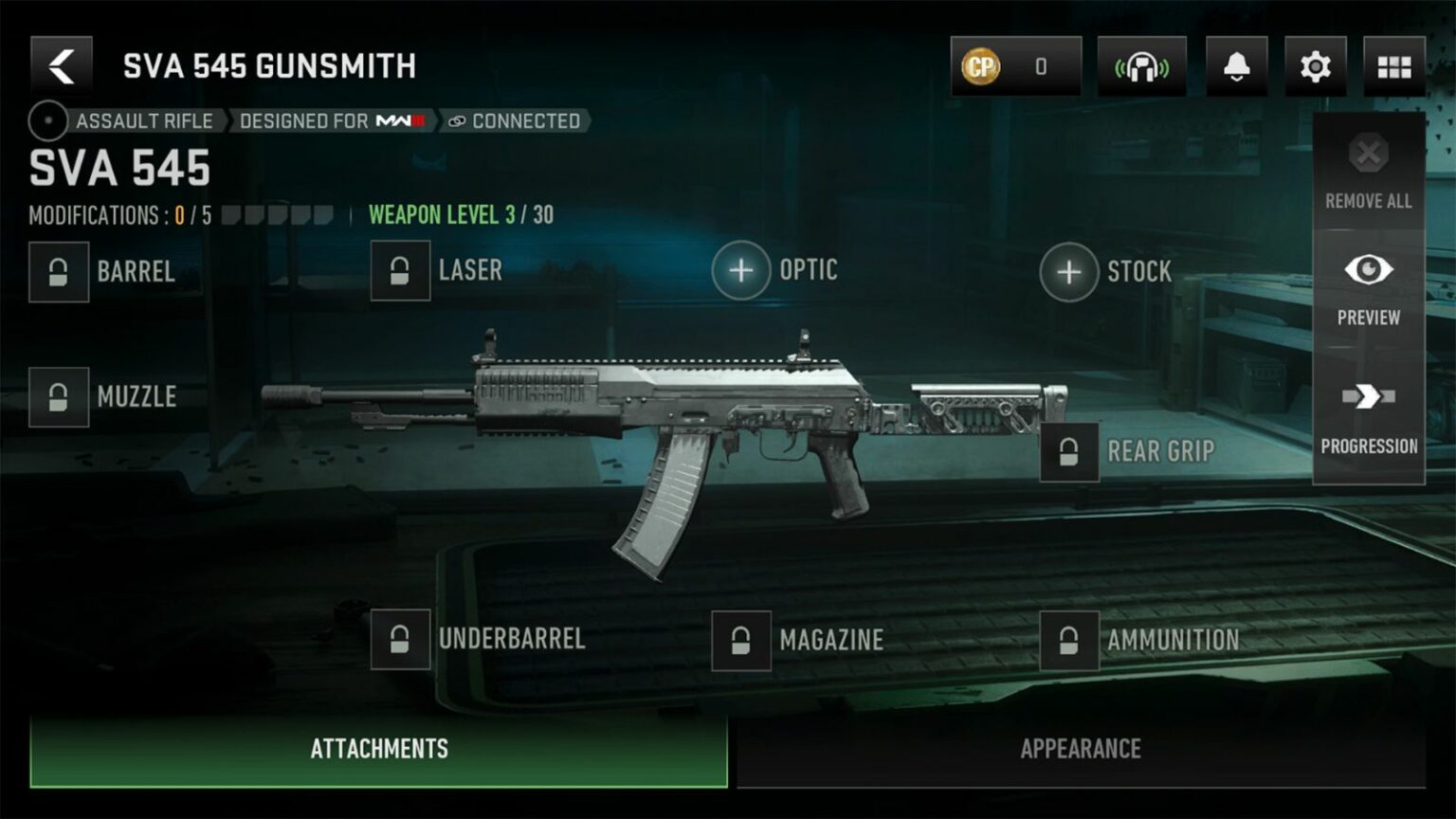Screen dimensions: 1456x819
Task: Click the voice chat headset icon
Action: coord(1142,64)
